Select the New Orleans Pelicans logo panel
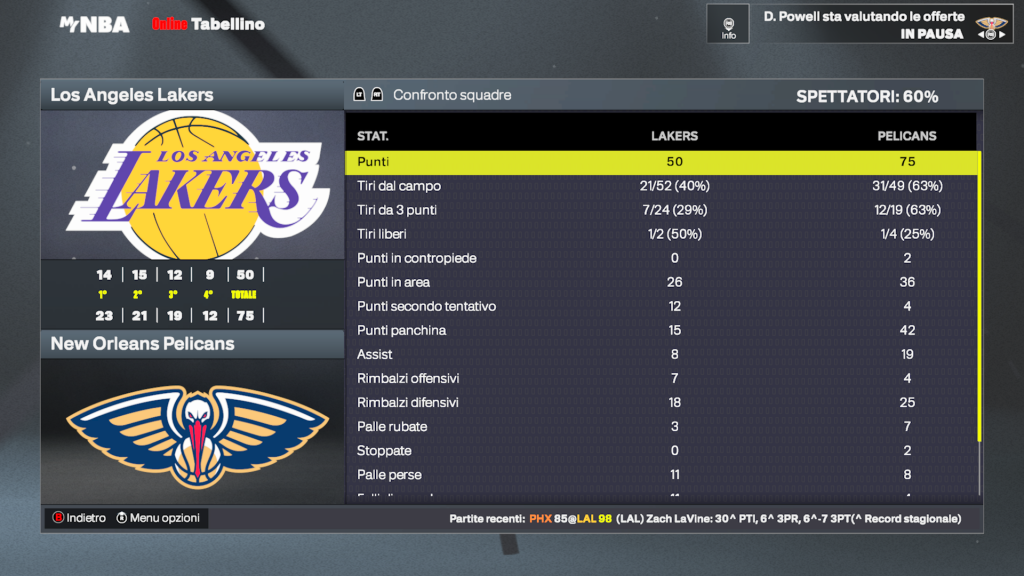Viewport: 1024px width, 576px height. point(192,430)
